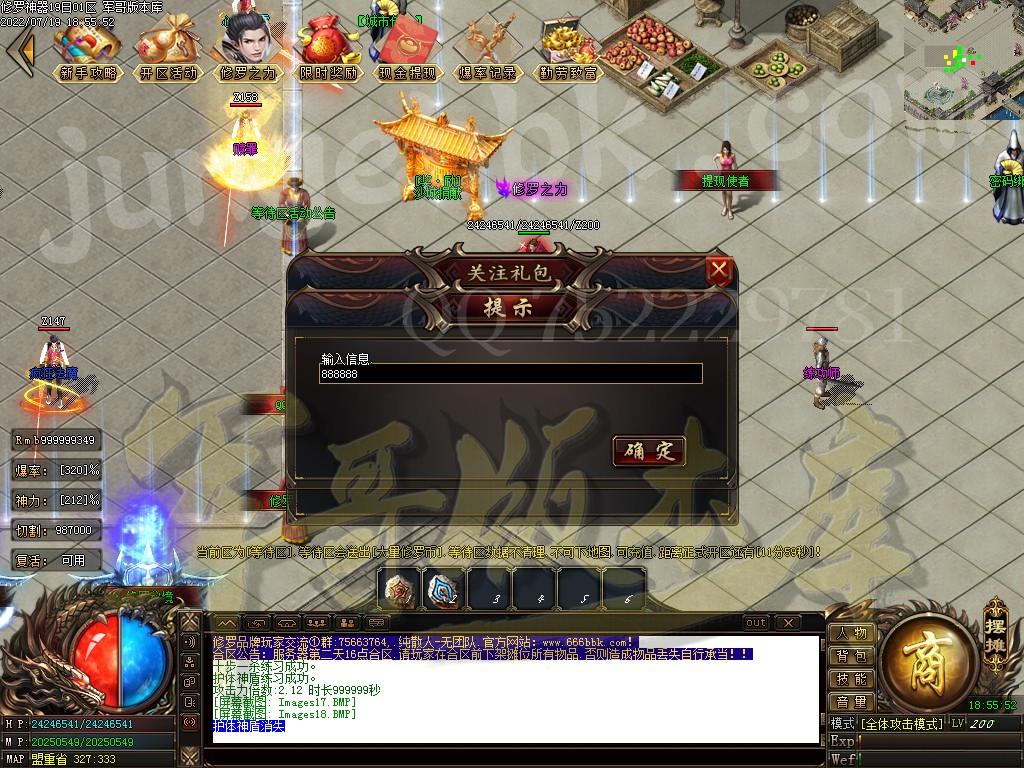This screenshot has width=1024, height=768.
Task: Click the chat panel's out button
Action: [756, 623]
